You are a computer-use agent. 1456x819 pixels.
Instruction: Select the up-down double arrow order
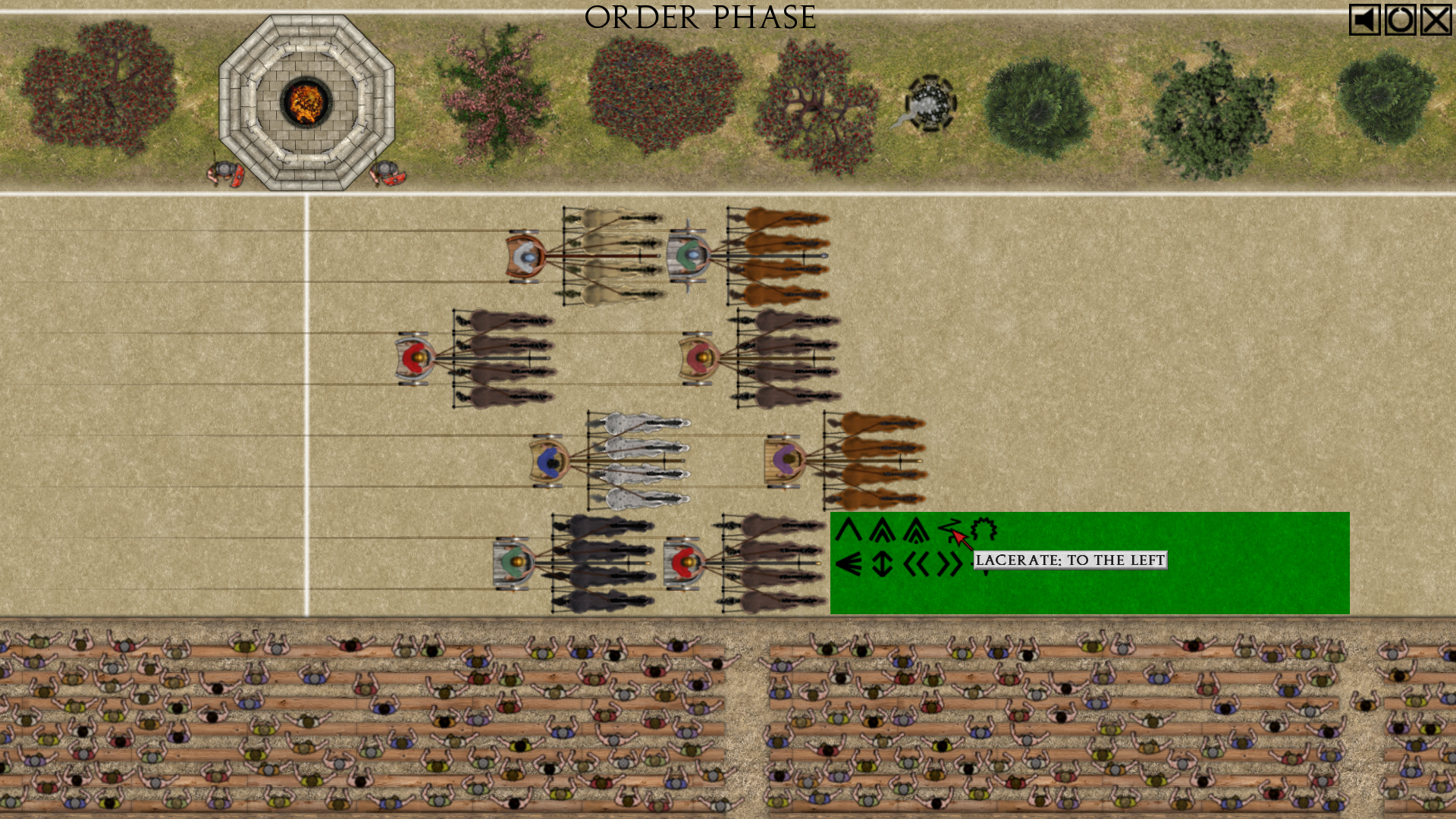(882, 564)
